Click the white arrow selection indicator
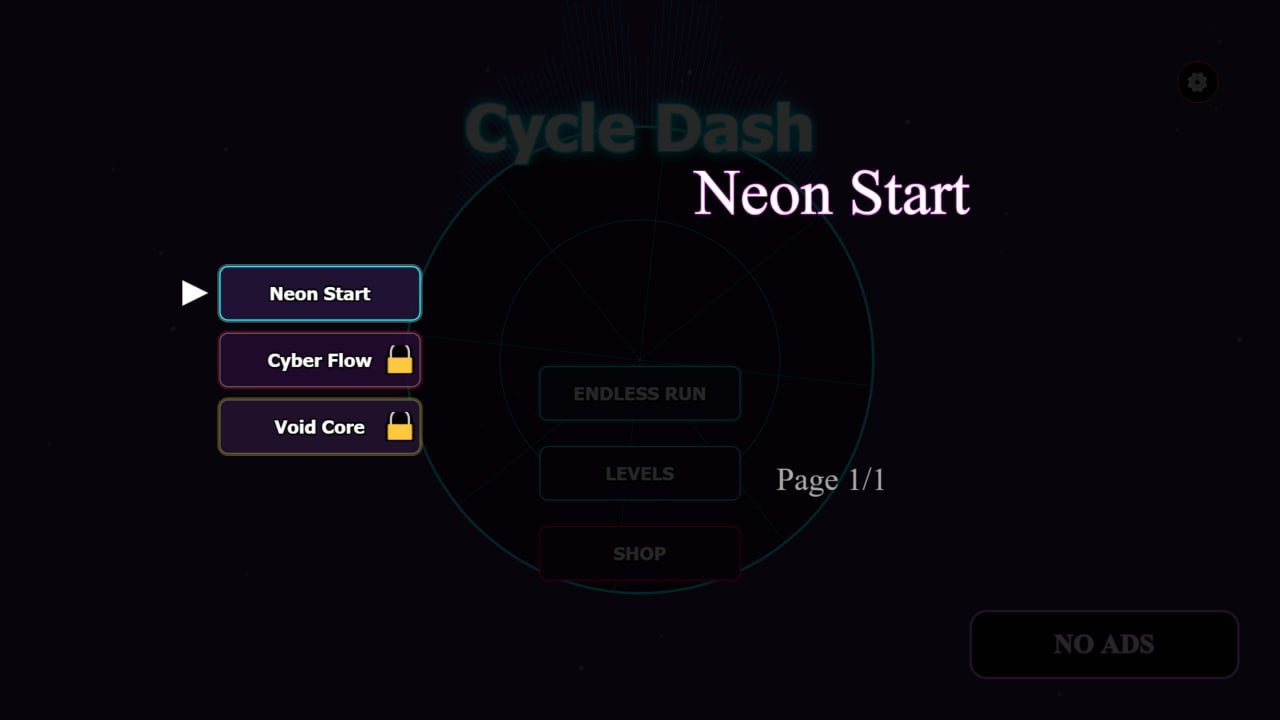This screenshot has width=1280, height=720. [193, 293]
